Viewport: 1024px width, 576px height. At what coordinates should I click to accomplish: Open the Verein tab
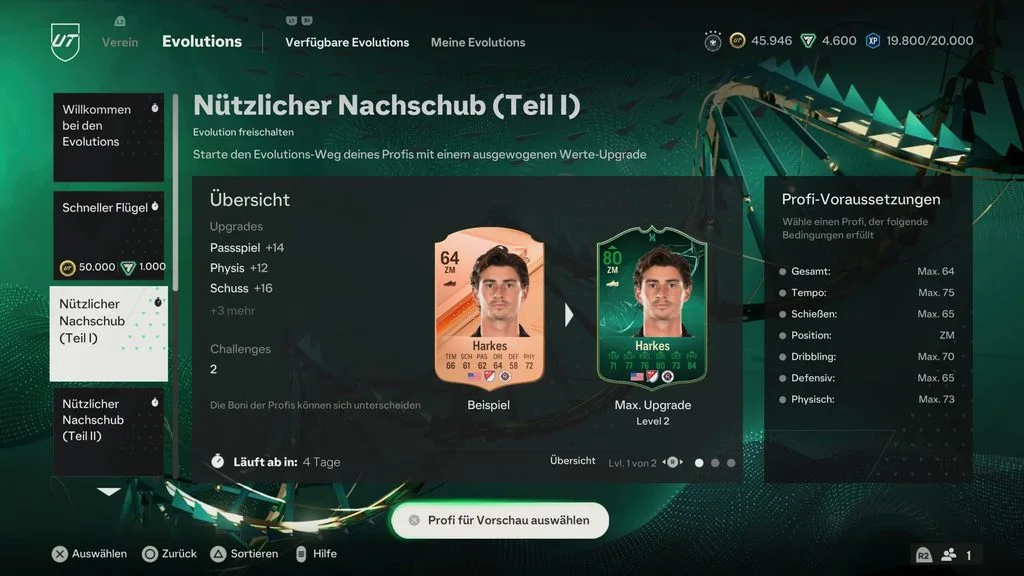tap(120, 42)
